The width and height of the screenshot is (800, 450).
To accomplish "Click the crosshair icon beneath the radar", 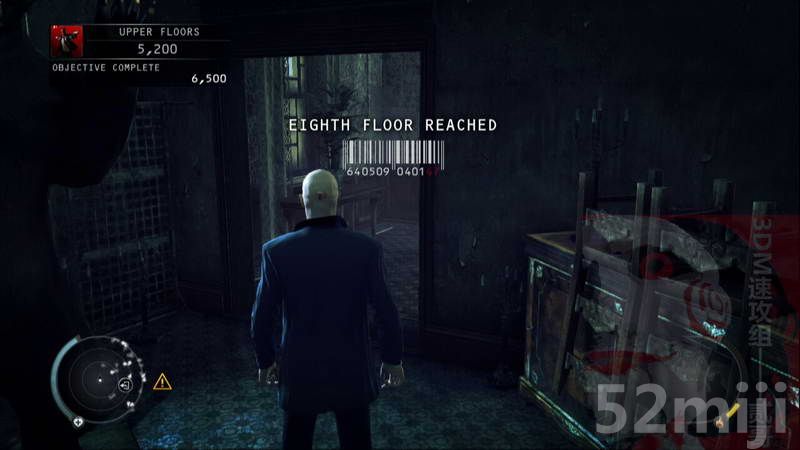I will (x=78, y=421).
